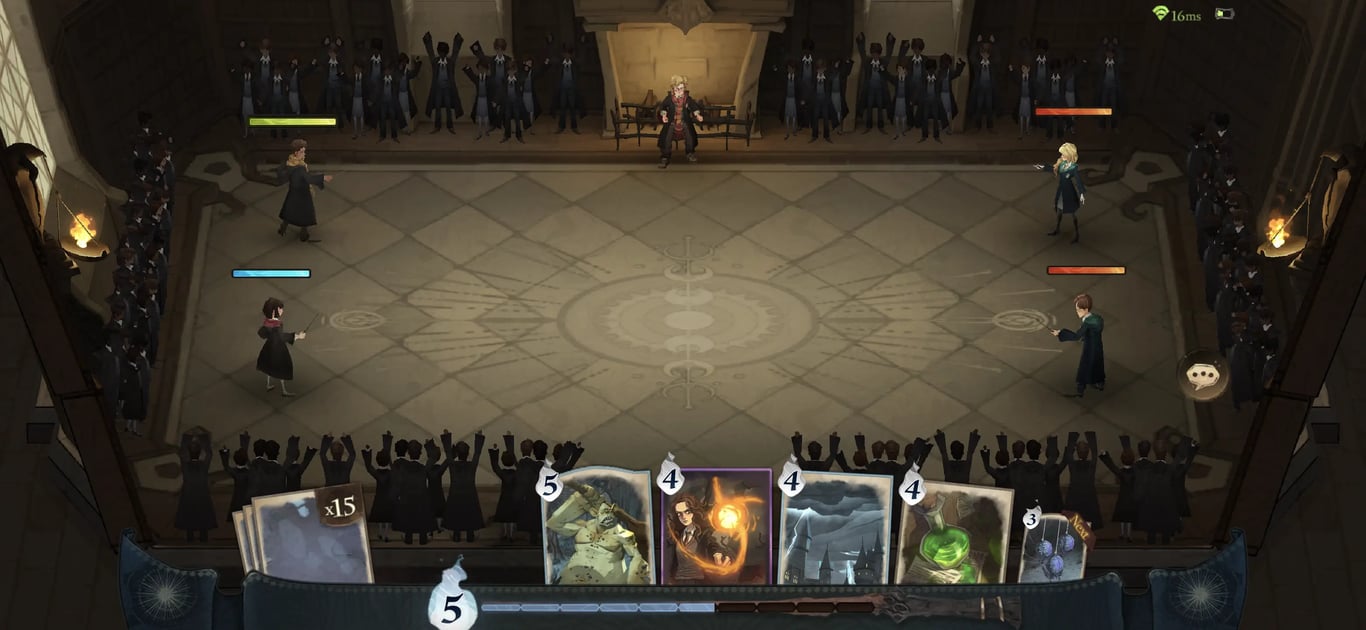This screenshot has height=630, width=1366.
Task: Tap the spider card marked Next
Action: point(1053,548)
